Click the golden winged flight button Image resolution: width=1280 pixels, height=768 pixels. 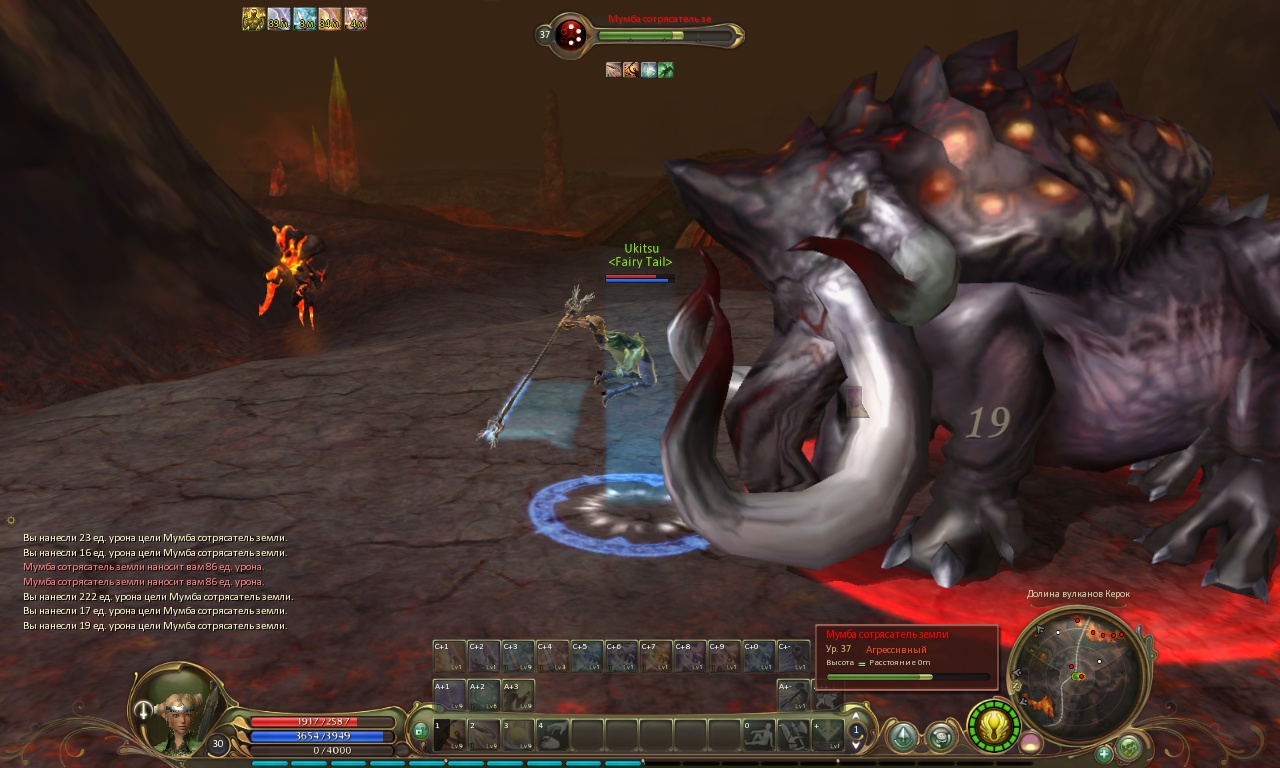[993, 726]
